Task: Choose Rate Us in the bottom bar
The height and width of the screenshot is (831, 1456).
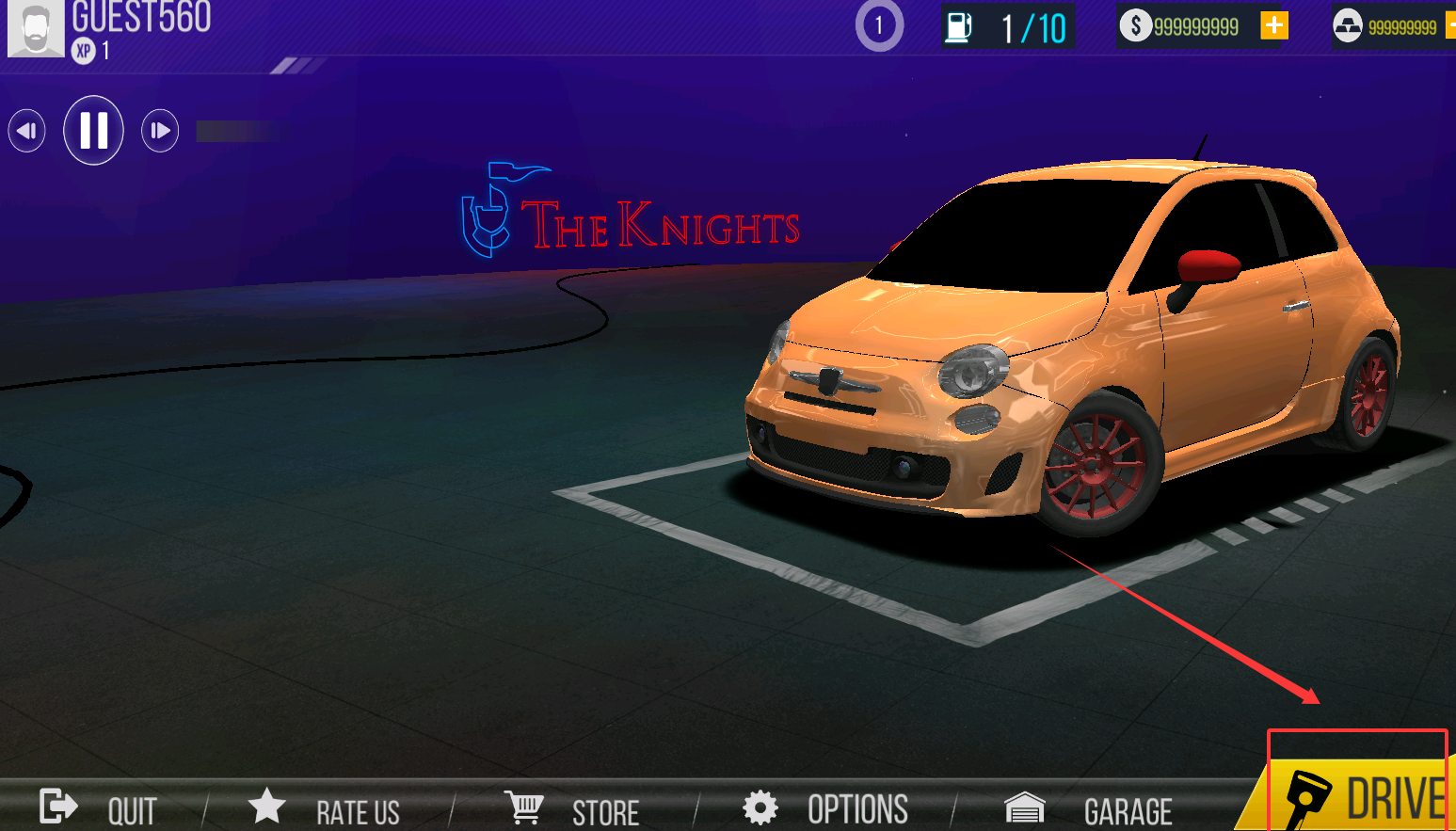Action: (325, 809)
